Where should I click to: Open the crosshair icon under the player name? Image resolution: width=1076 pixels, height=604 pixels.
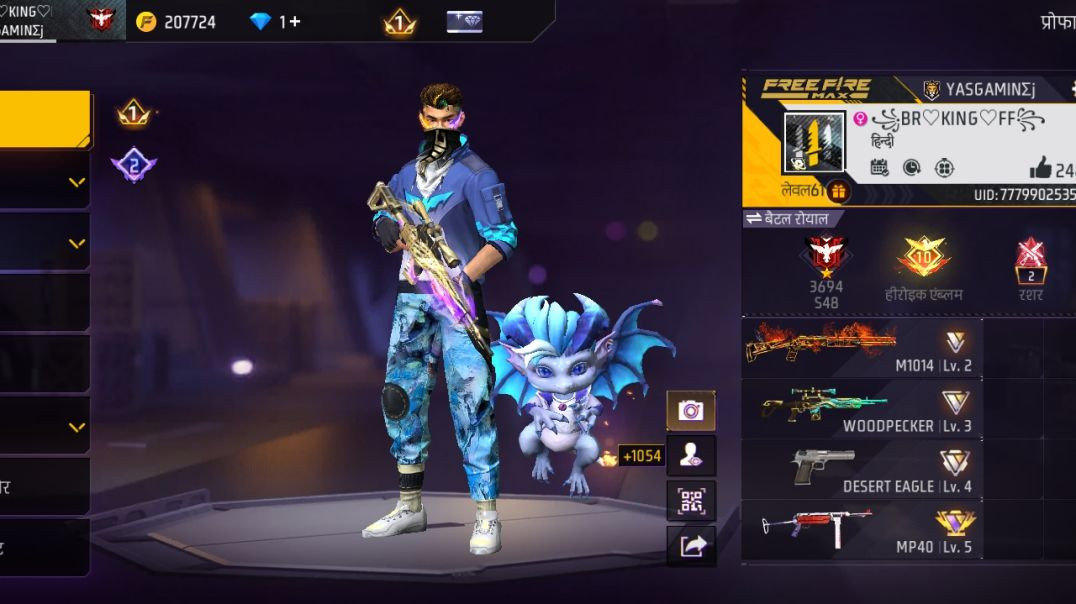click(x=944, y=168)
